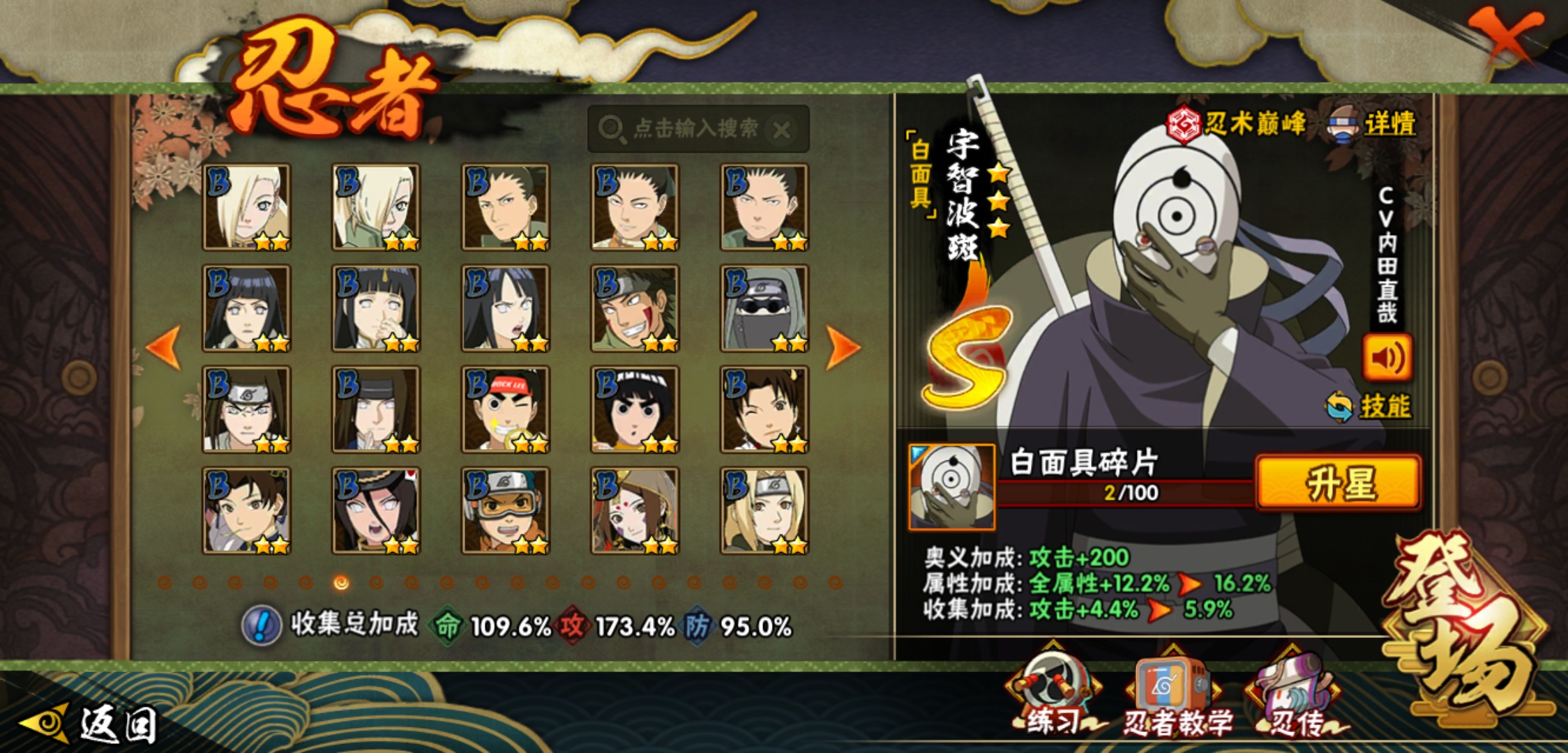Show the 收集总加成 collection bonus info

click(x=262, y=625)
